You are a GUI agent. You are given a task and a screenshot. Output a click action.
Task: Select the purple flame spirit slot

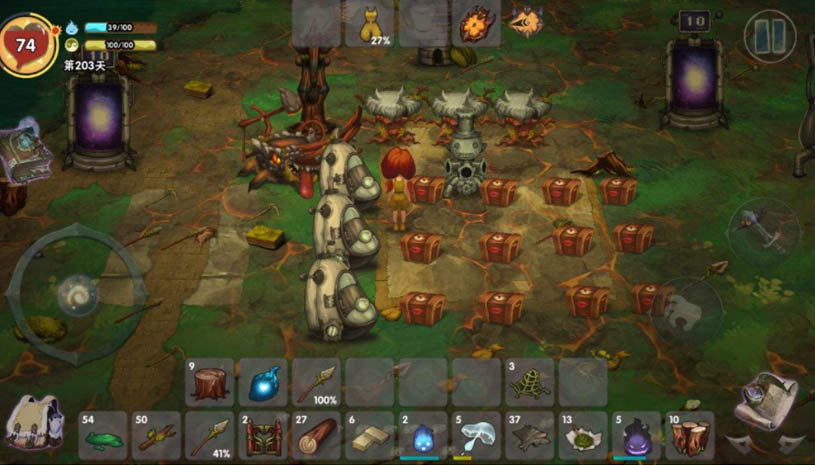pos(637,436)
